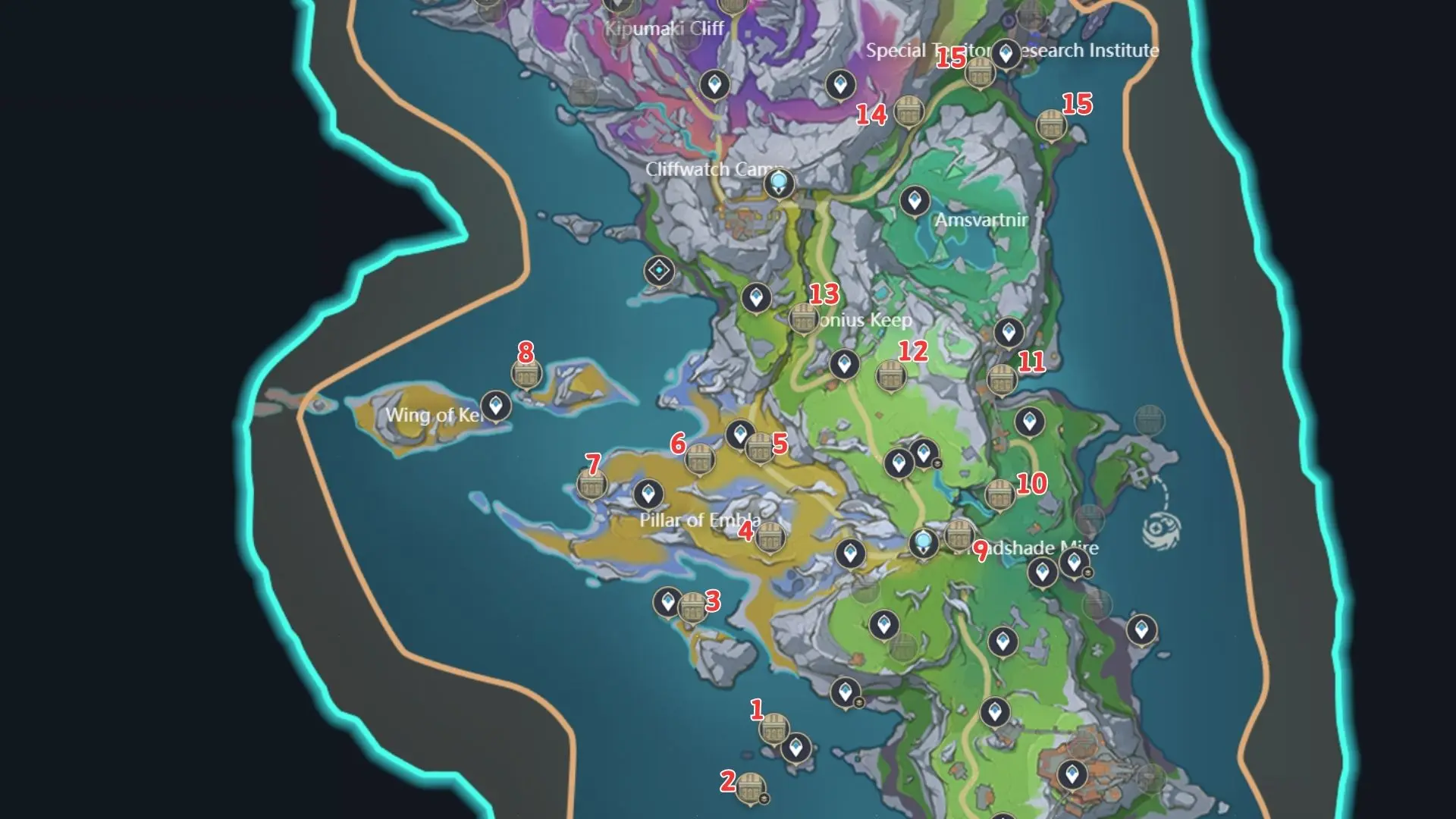Click chest marker number 10 above Shadshade Mire
1456x819 pixels.
point(999,494)
